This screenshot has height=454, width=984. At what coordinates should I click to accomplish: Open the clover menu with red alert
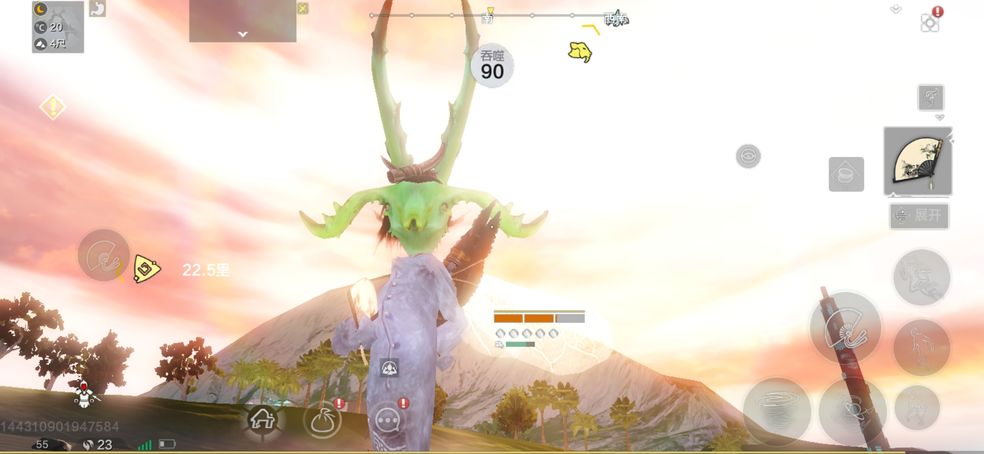(930, 22)
